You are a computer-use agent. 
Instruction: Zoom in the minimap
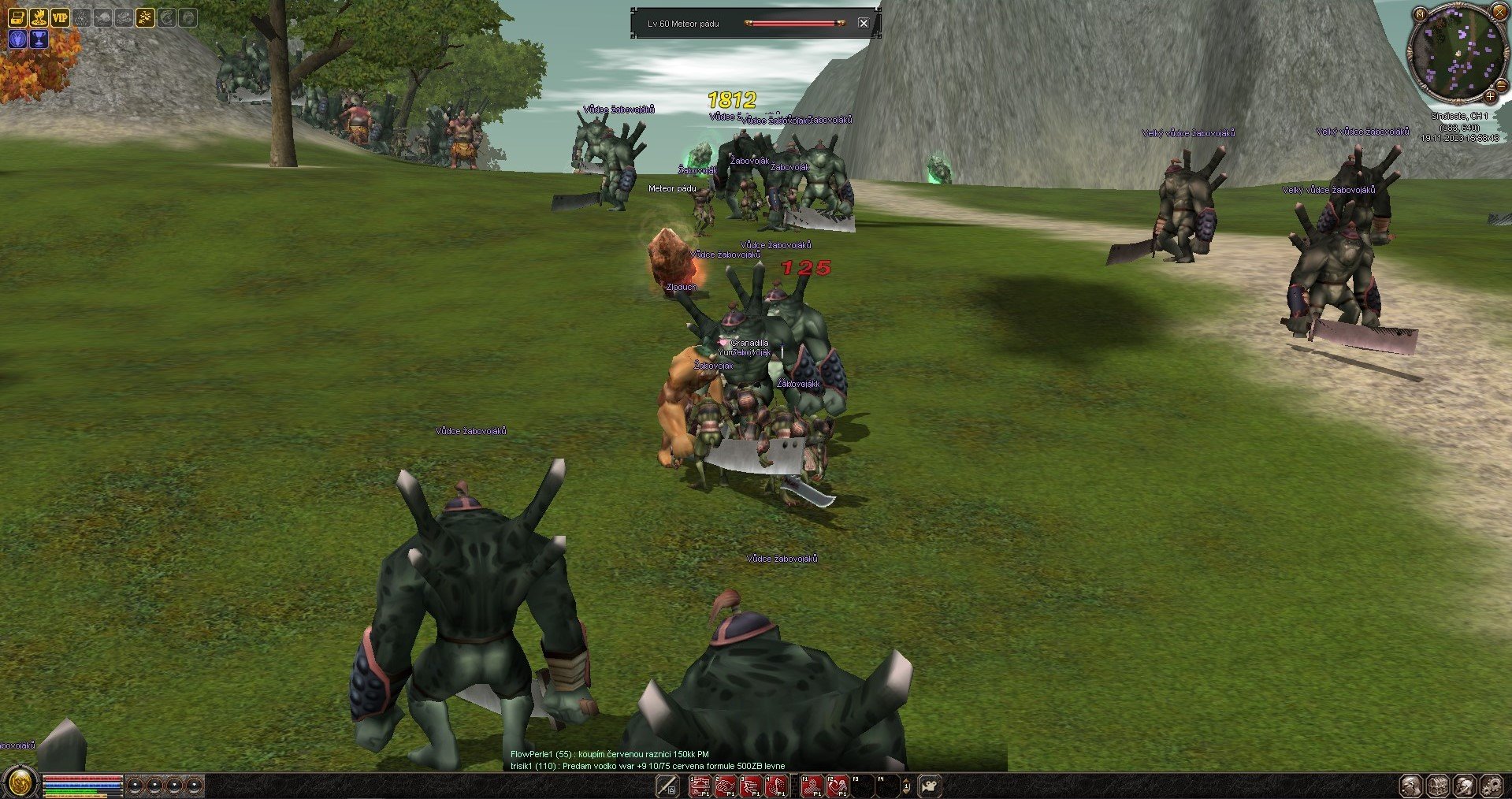tap(1490, 96)
